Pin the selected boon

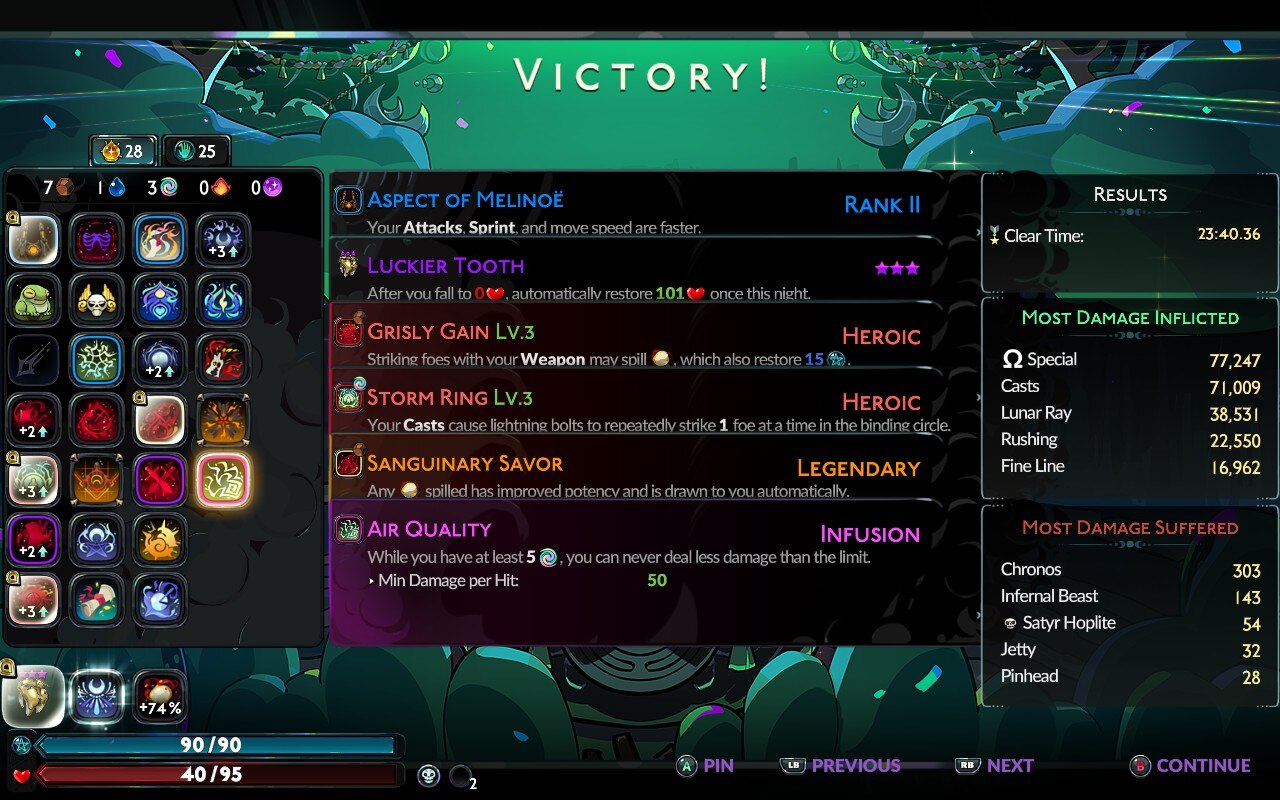[707, 765]
